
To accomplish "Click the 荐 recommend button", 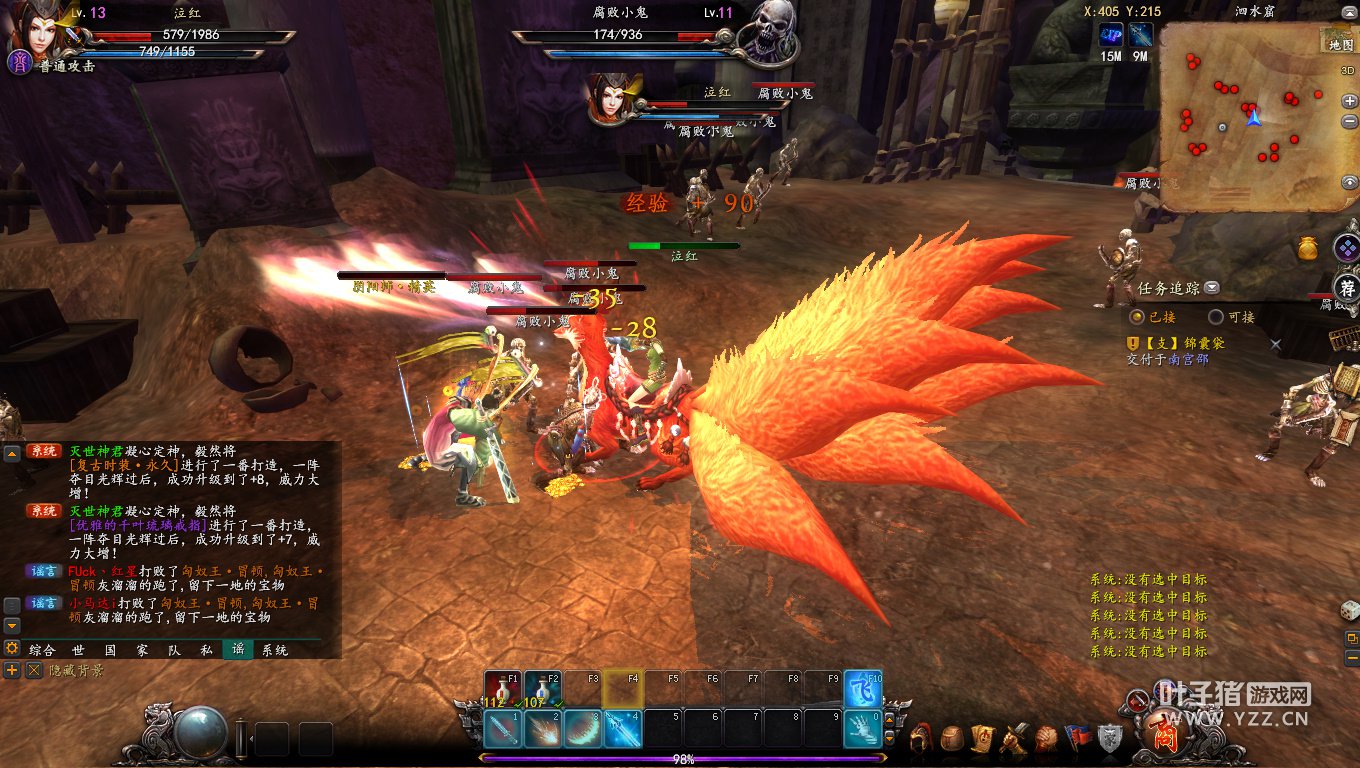I will [x=1348, y=289].
